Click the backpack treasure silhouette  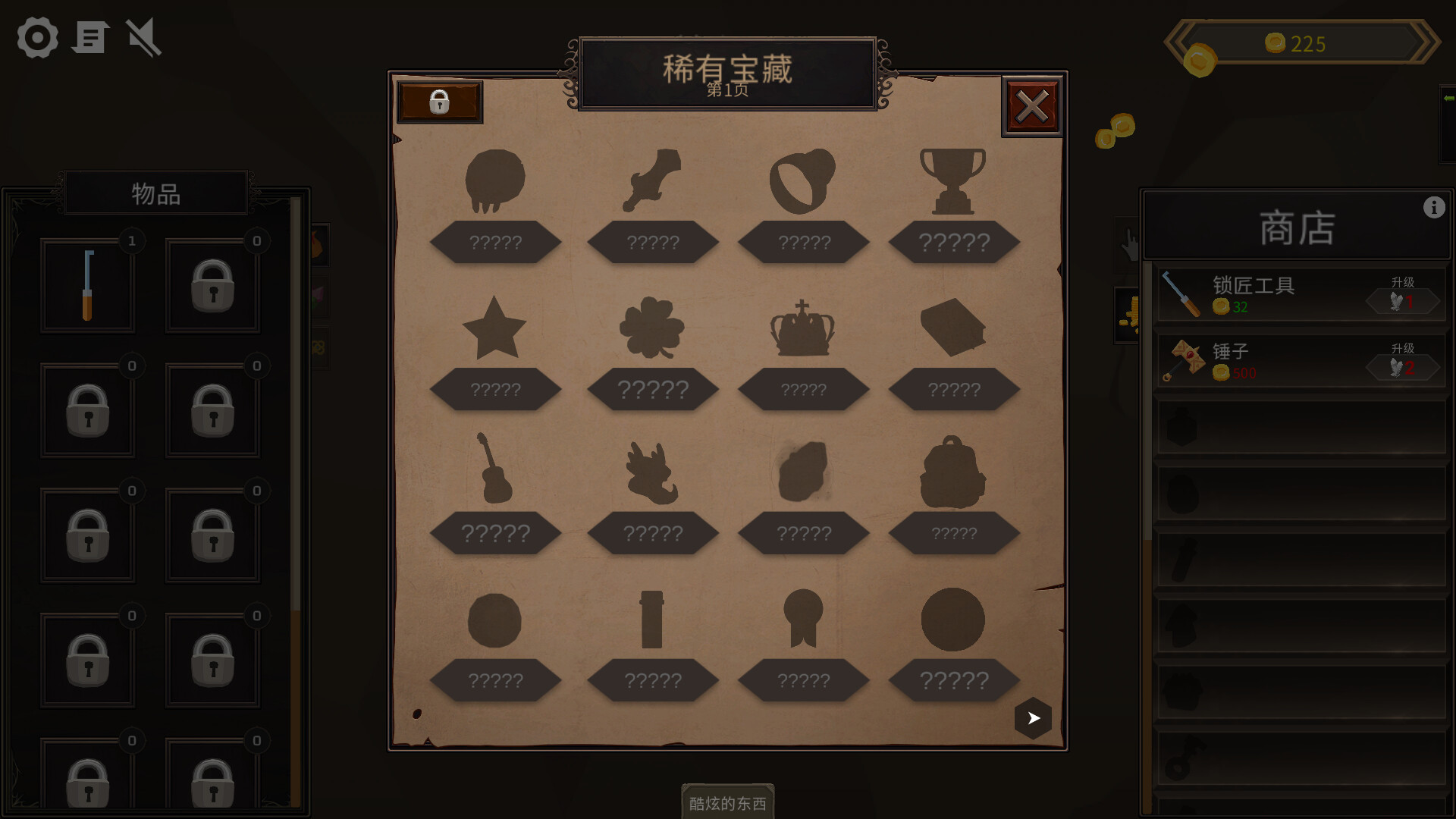(952, 474)
